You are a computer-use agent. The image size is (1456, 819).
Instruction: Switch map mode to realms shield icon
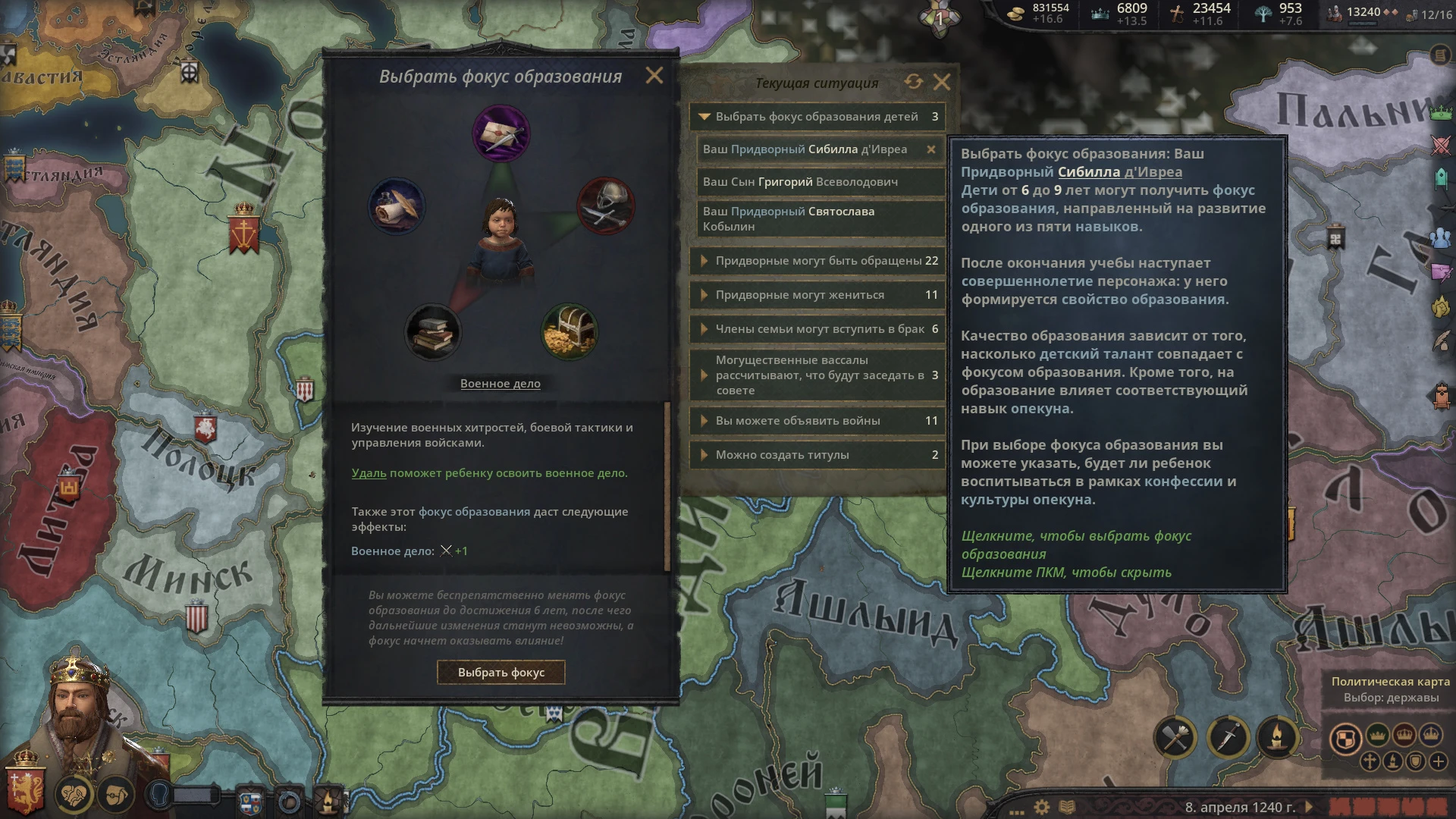click(1347, 738)
